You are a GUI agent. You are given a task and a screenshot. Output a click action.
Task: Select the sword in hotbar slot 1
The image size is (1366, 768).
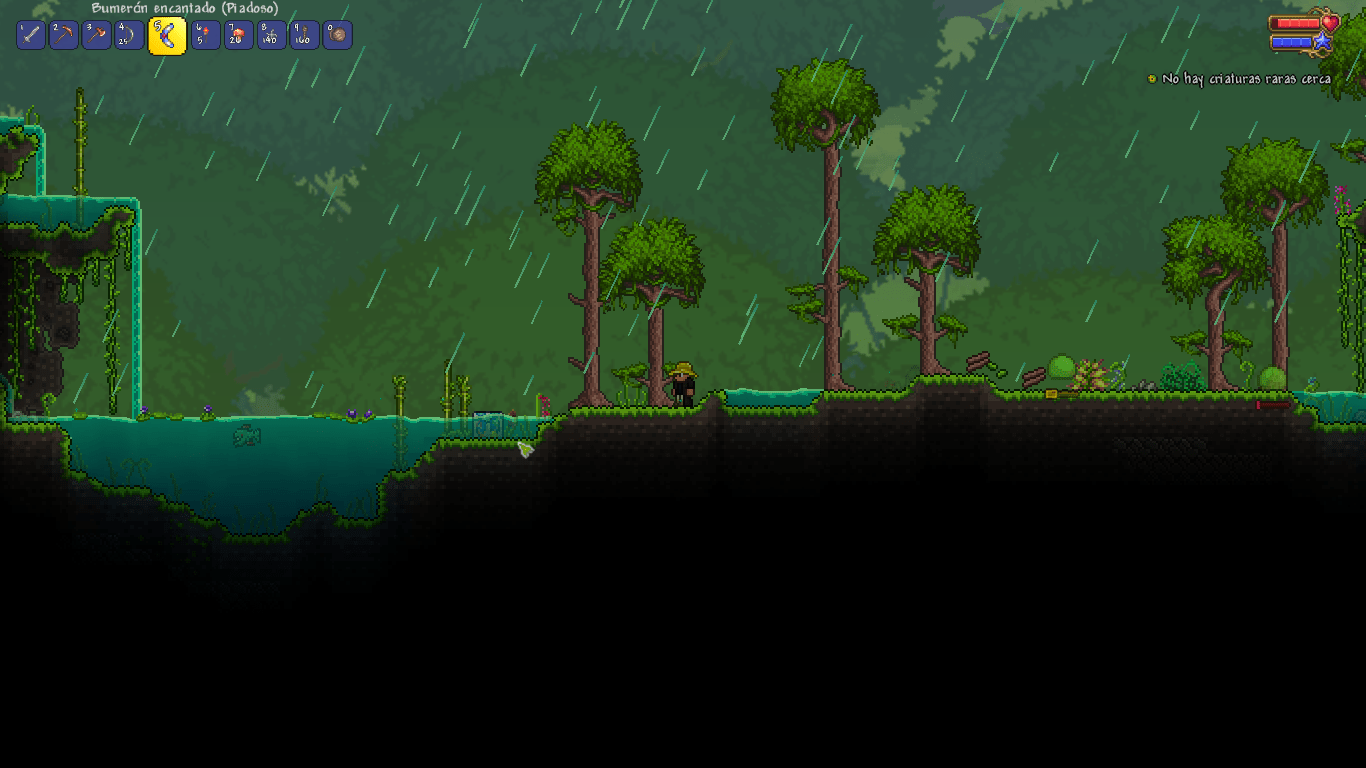click(x=29, y=34)
